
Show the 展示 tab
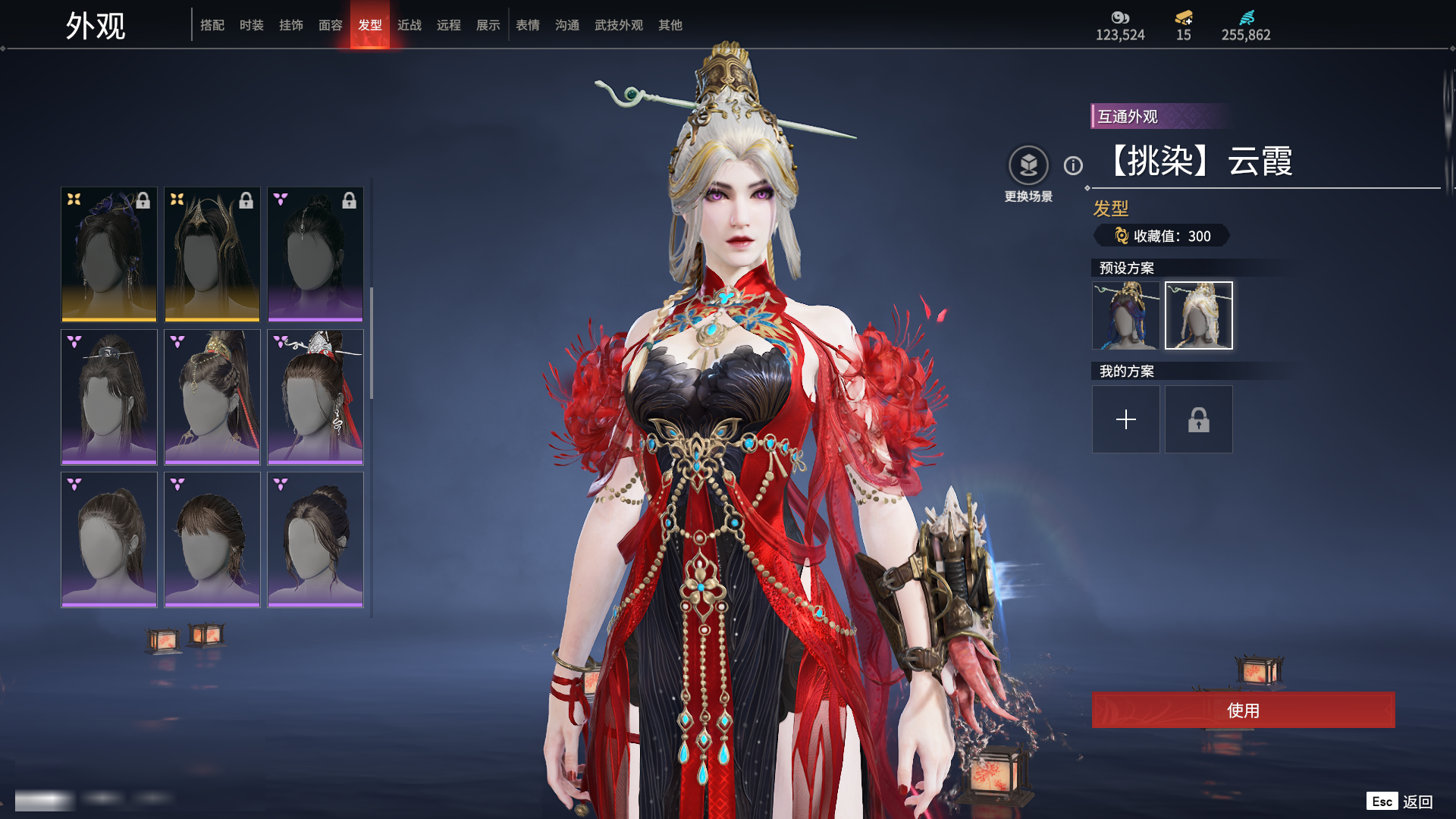click(x=488, y=25)
